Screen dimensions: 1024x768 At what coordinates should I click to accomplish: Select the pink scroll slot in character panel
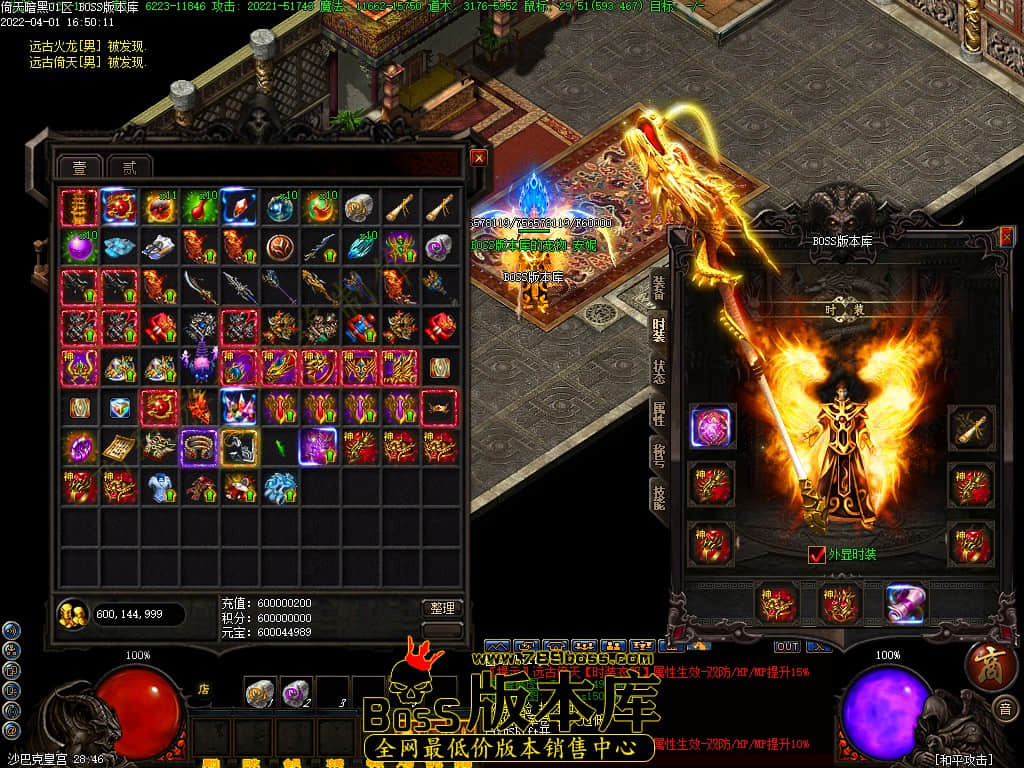[x=905, y=603]
